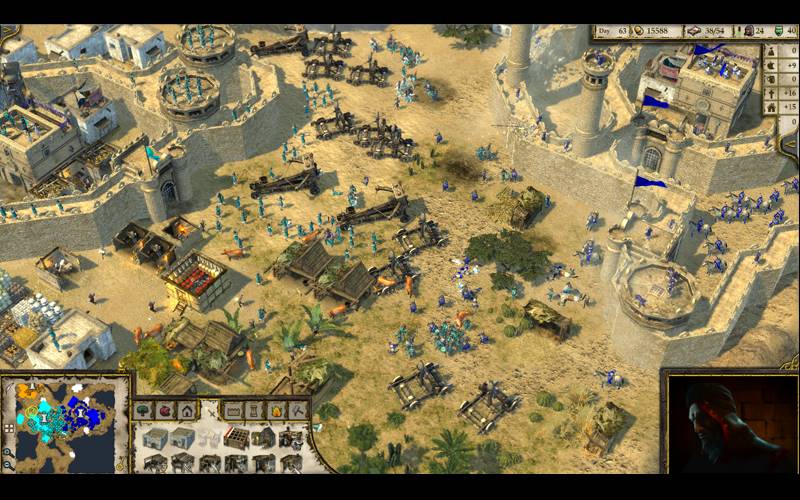800x500 pixels.
Task: Zoom in using the minimap magnifier plus button
Action: (x=9, y=451)
